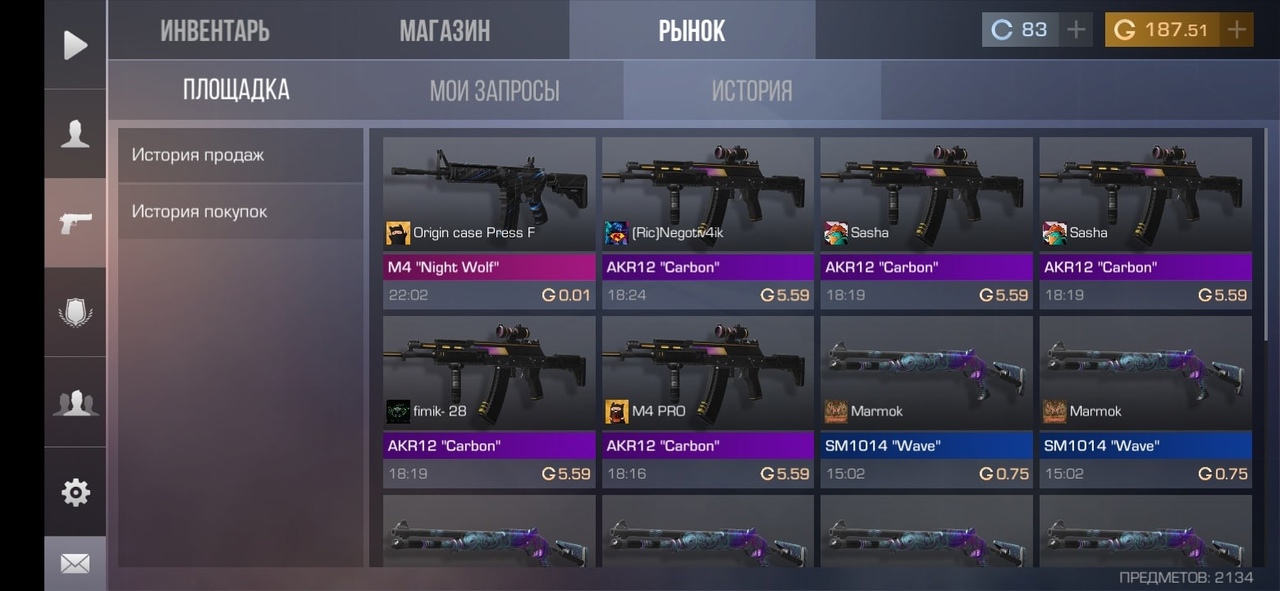Select the M4 "Night Wolf" listing
This screenshot has height=591, width=1280.
(x=489, y=222)
